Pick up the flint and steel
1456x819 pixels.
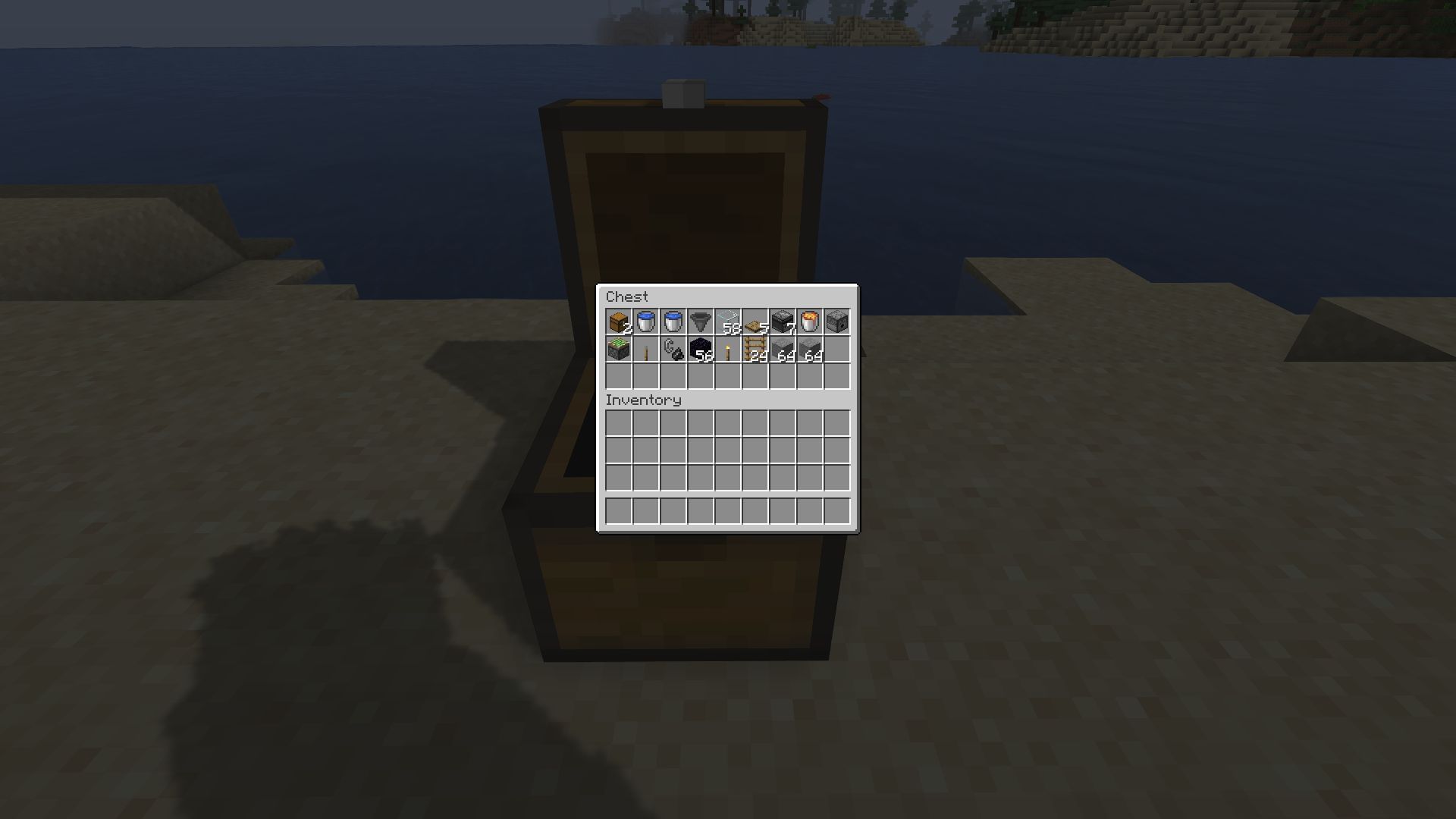tap(673, 349)
